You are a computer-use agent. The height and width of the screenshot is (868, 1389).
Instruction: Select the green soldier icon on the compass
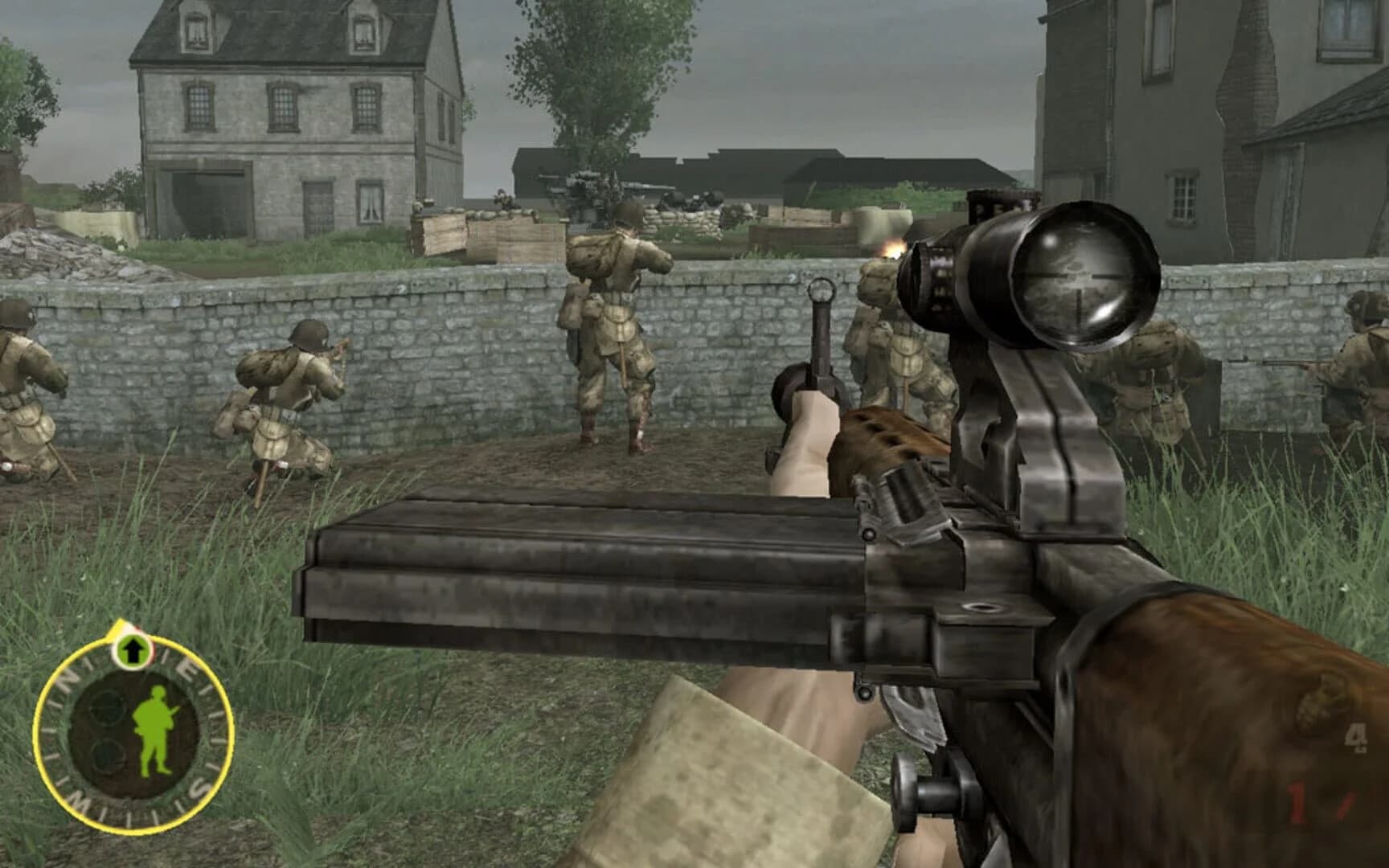pos(155,727)
